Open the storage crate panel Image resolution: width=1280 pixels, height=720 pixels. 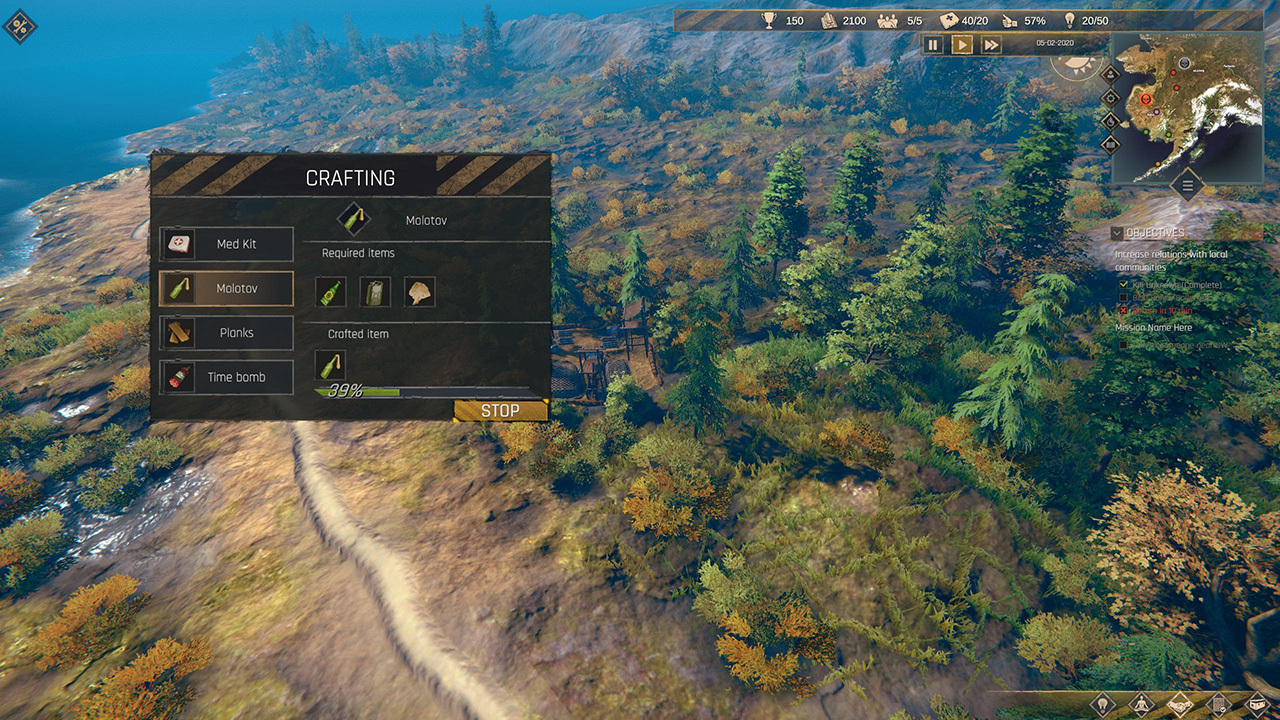(x=1257, y=704)
